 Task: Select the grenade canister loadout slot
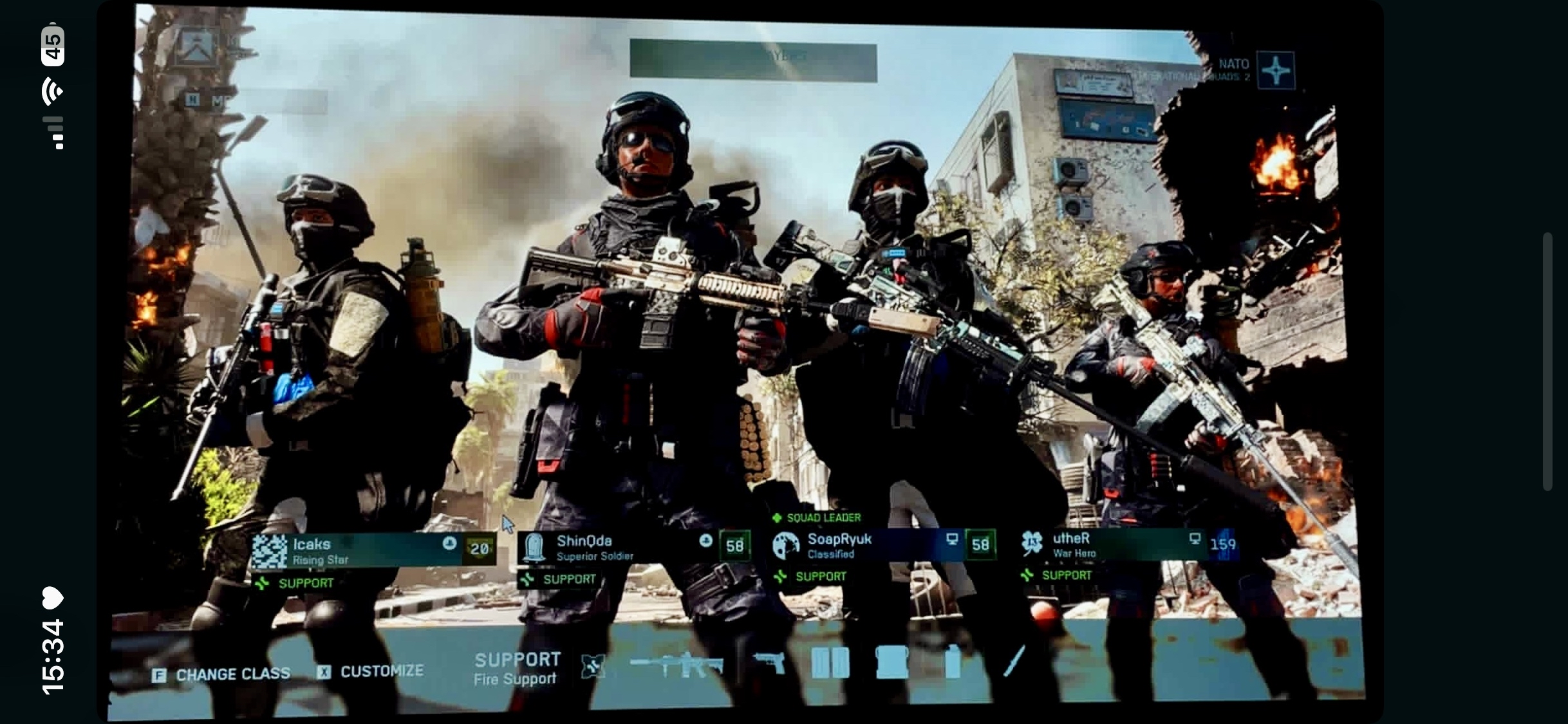click(x=953, y=662)
